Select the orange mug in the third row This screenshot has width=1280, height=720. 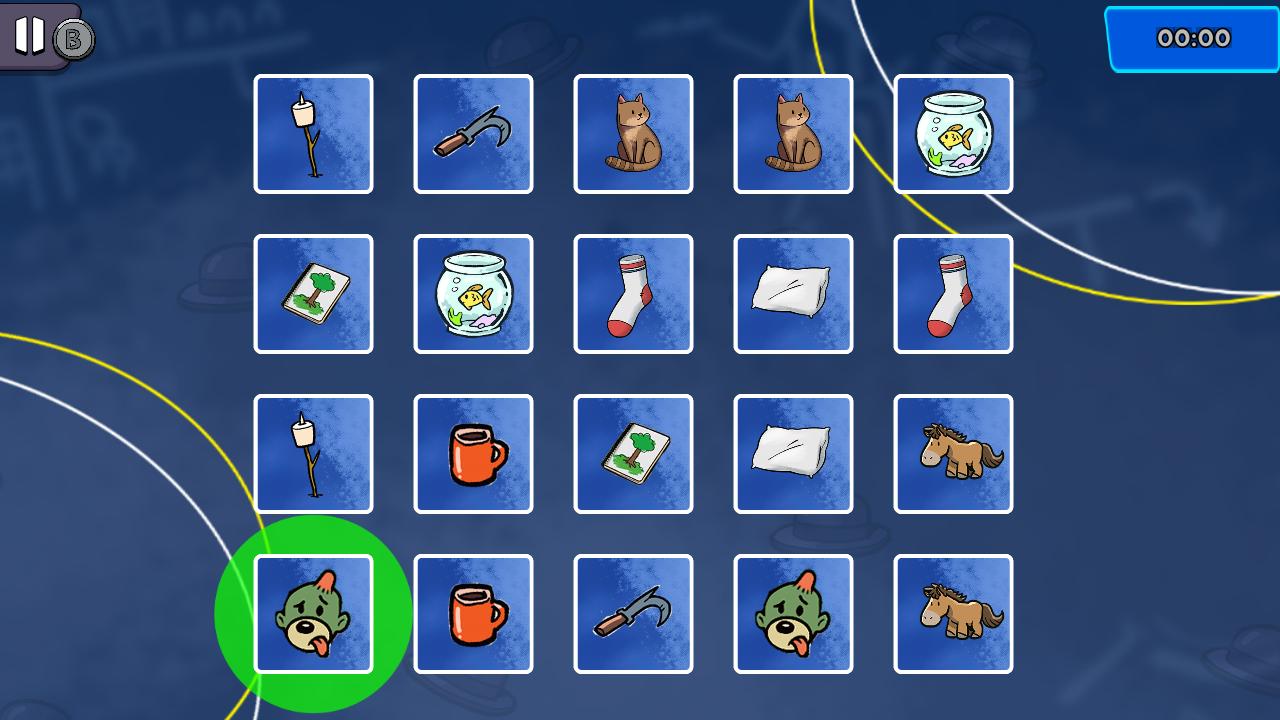473,454
